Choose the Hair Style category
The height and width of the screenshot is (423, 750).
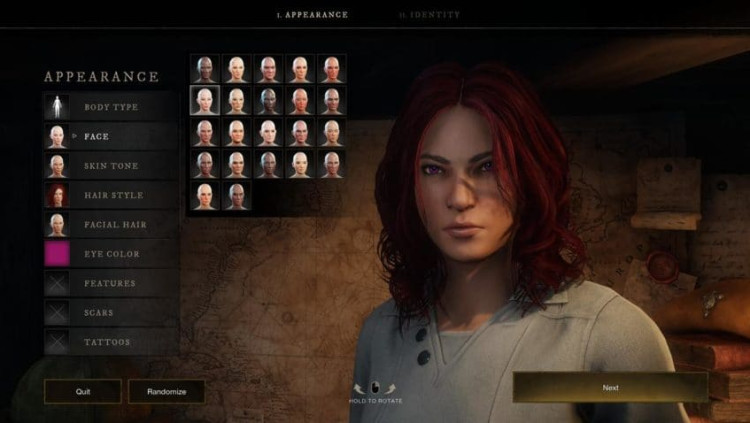coord(110,195)
